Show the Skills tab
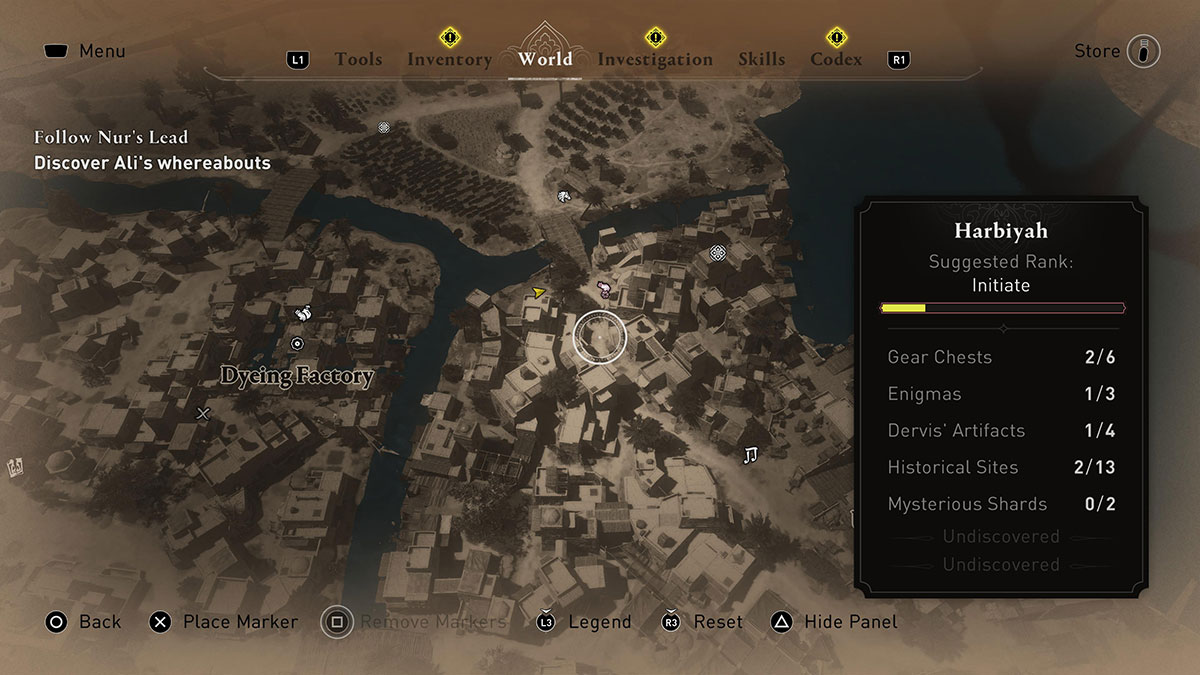This screenshot has height=675, width=1200. (x=761, y=60)
